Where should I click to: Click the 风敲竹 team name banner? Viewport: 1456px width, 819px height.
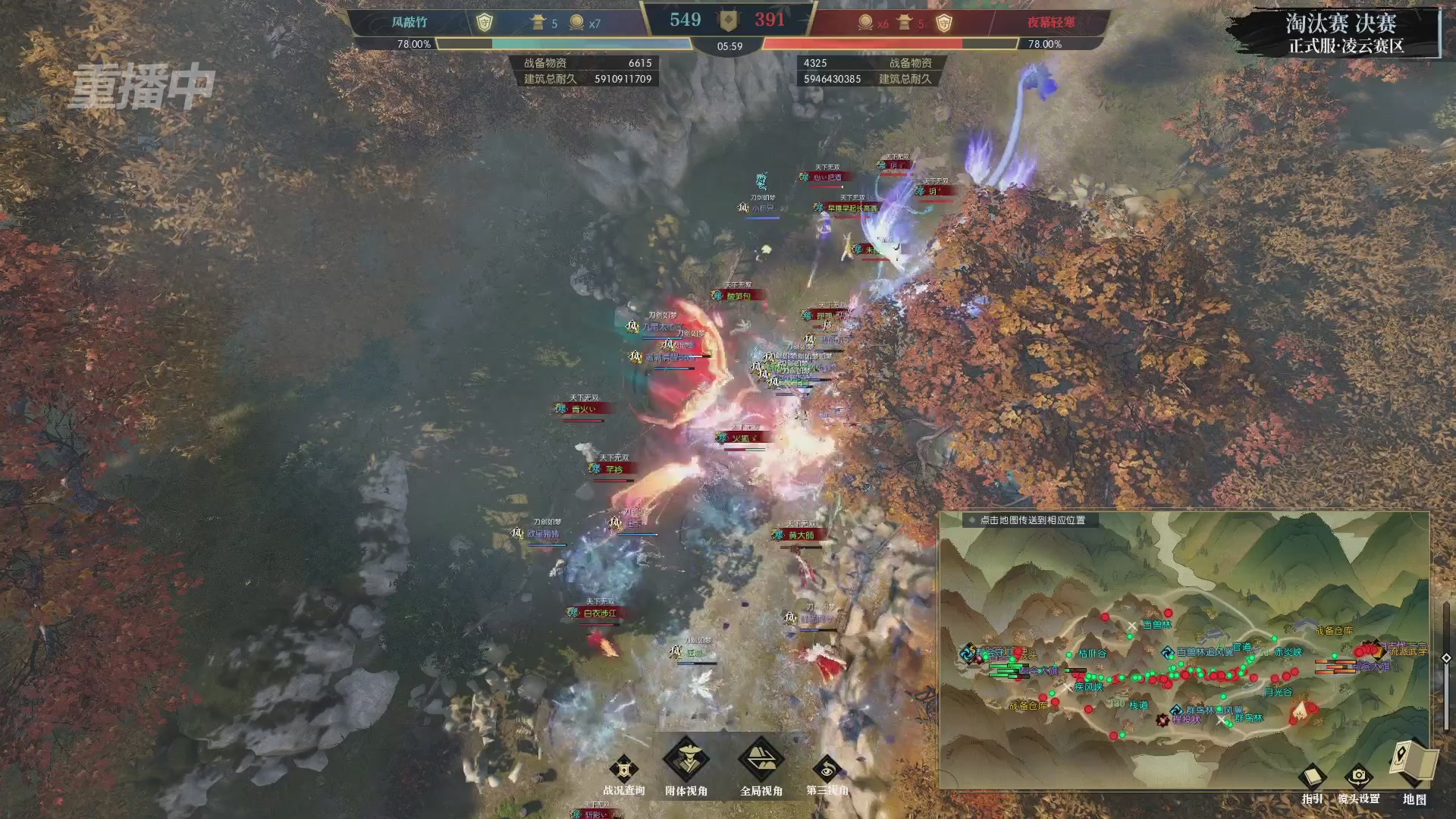click(409, 23)
